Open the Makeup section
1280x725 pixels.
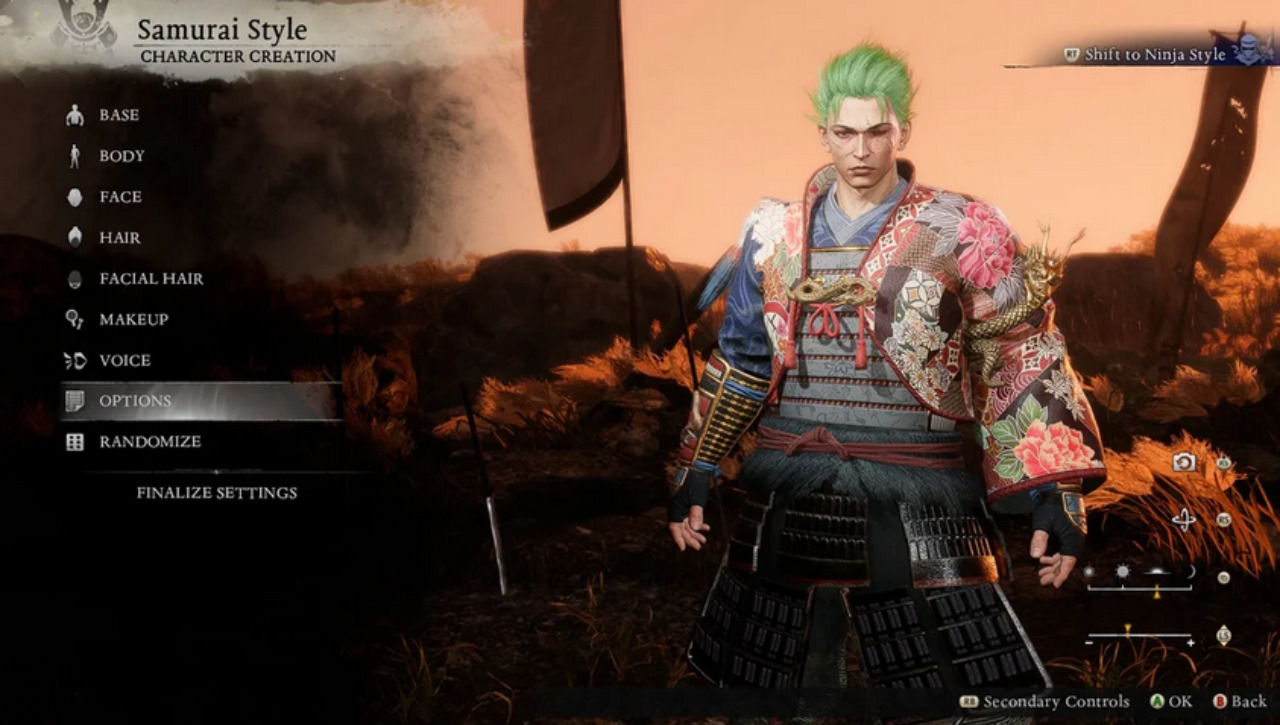[133, 320]
